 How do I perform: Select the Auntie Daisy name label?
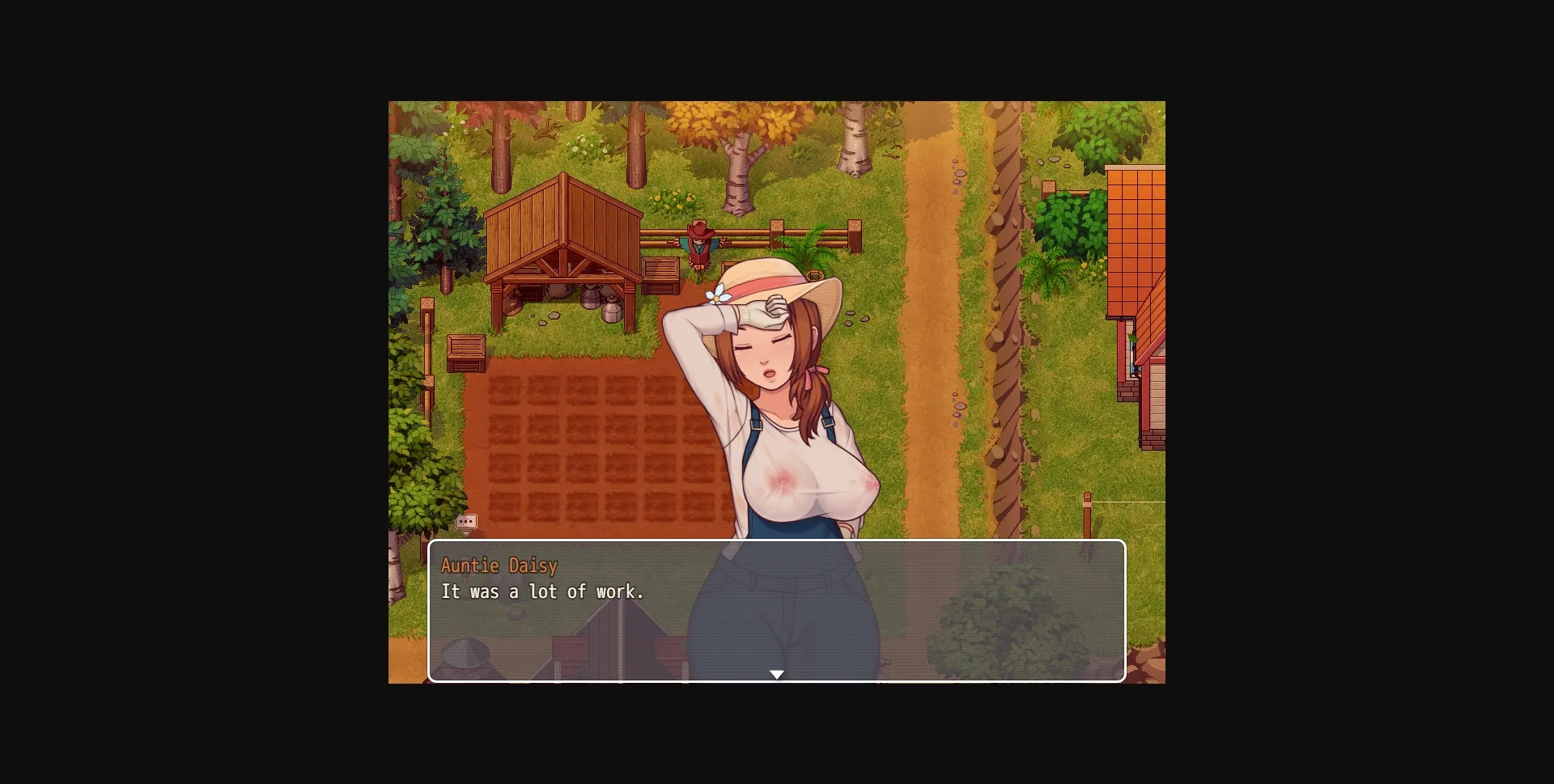point(499,566)
